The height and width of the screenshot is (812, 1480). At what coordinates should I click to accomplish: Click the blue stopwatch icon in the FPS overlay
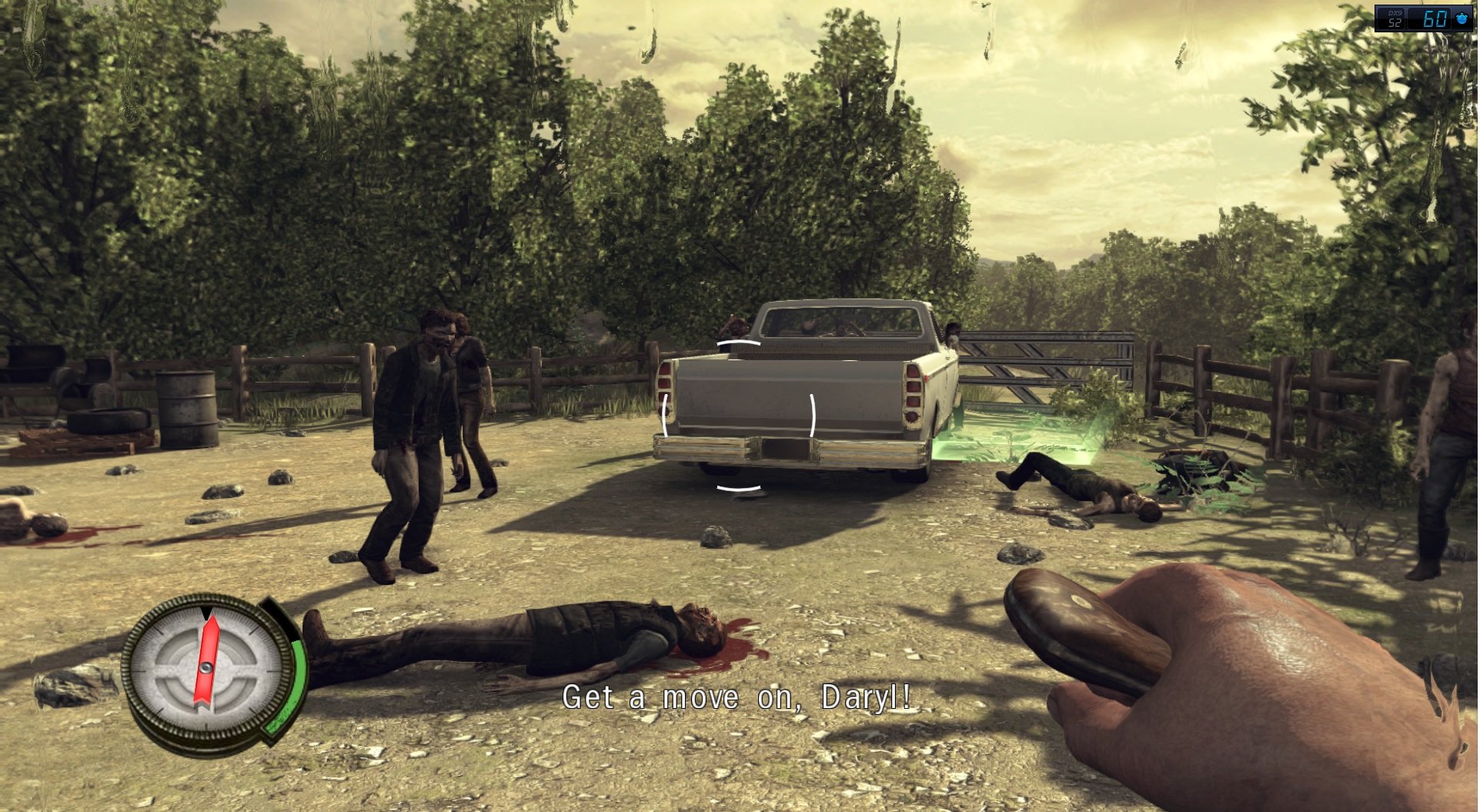(x=1461, y=18)
